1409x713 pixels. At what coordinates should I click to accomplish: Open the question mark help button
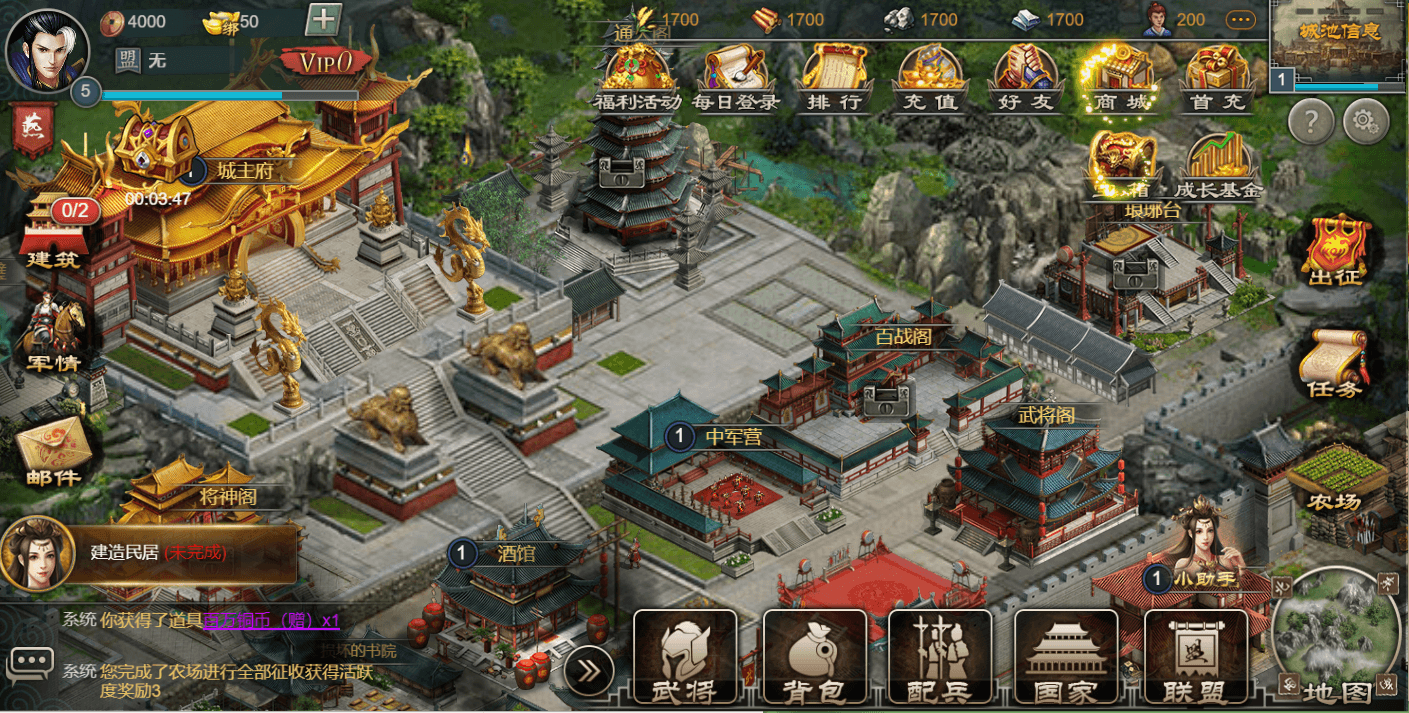click(1312, 122)
